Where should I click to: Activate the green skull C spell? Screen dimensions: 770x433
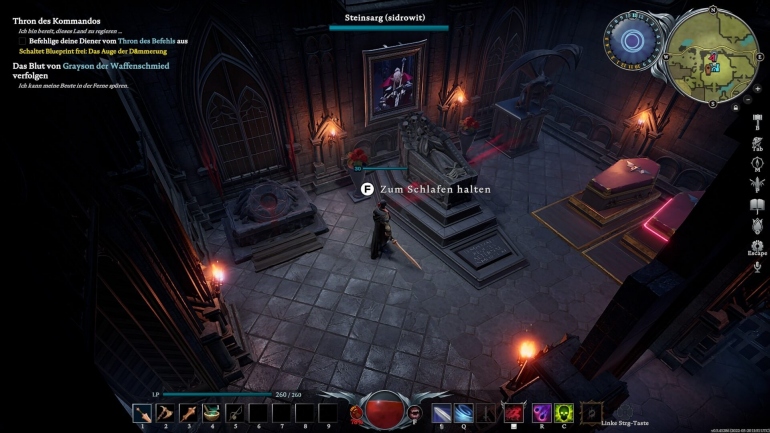[564, 411]
